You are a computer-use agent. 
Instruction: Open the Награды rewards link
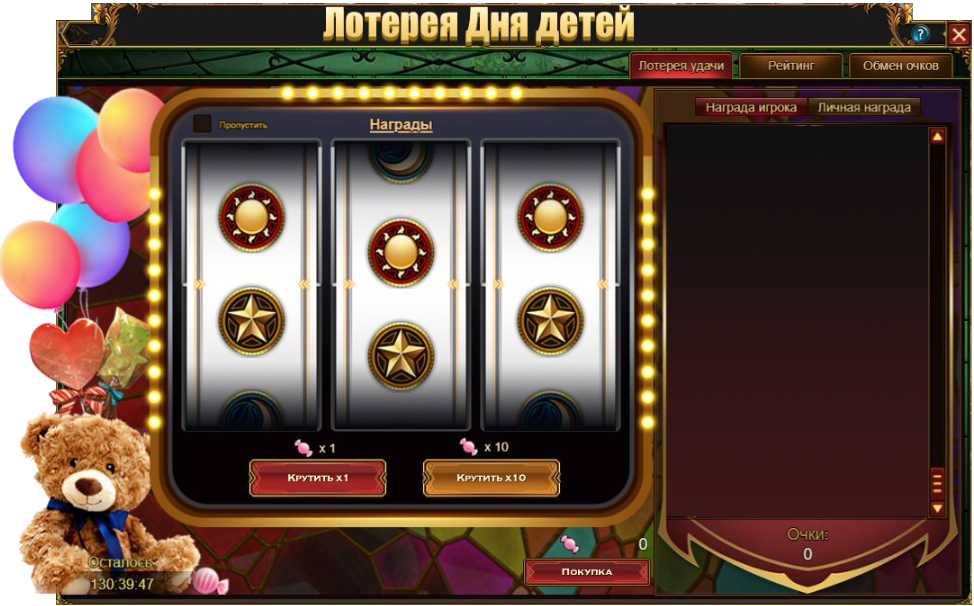[400, 125]
